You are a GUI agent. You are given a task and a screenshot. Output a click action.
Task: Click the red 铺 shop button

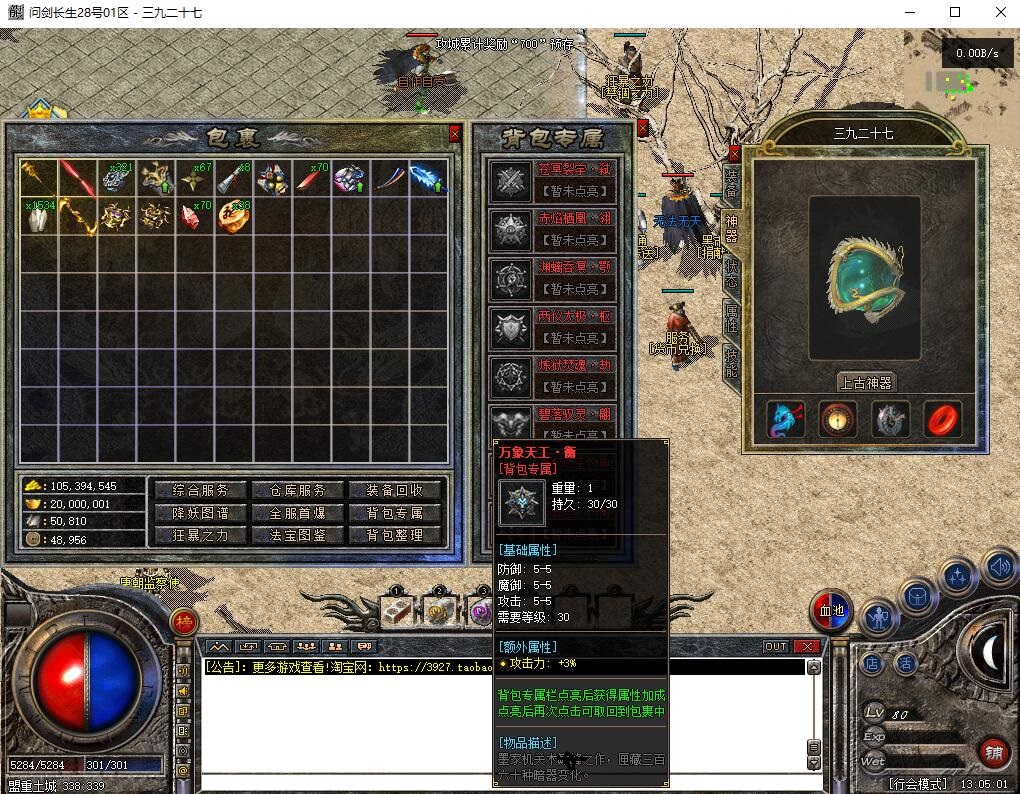pyautogui.click(x=993, y=753)
